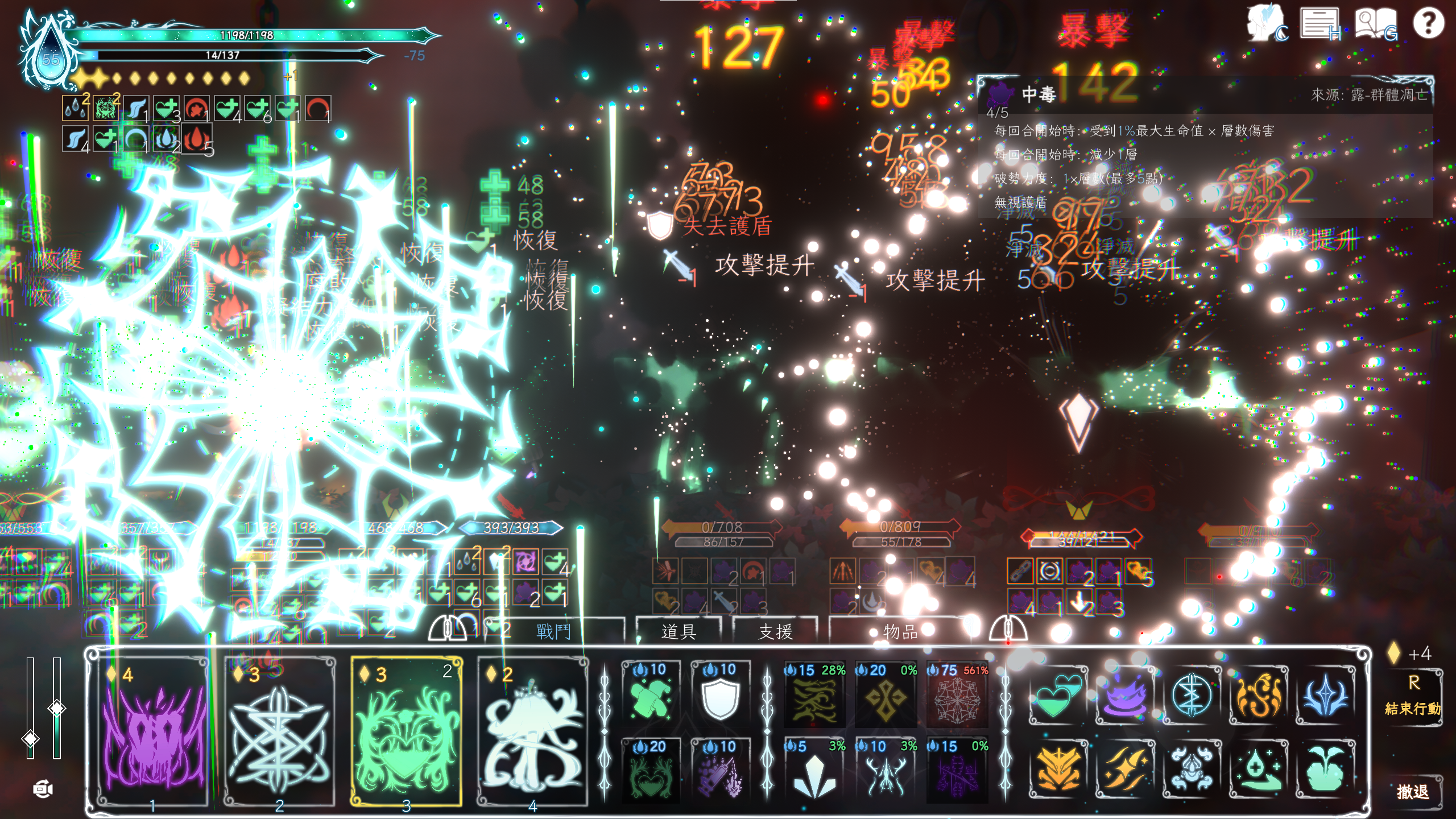Activate the white shield skill

tap(720, 695)
